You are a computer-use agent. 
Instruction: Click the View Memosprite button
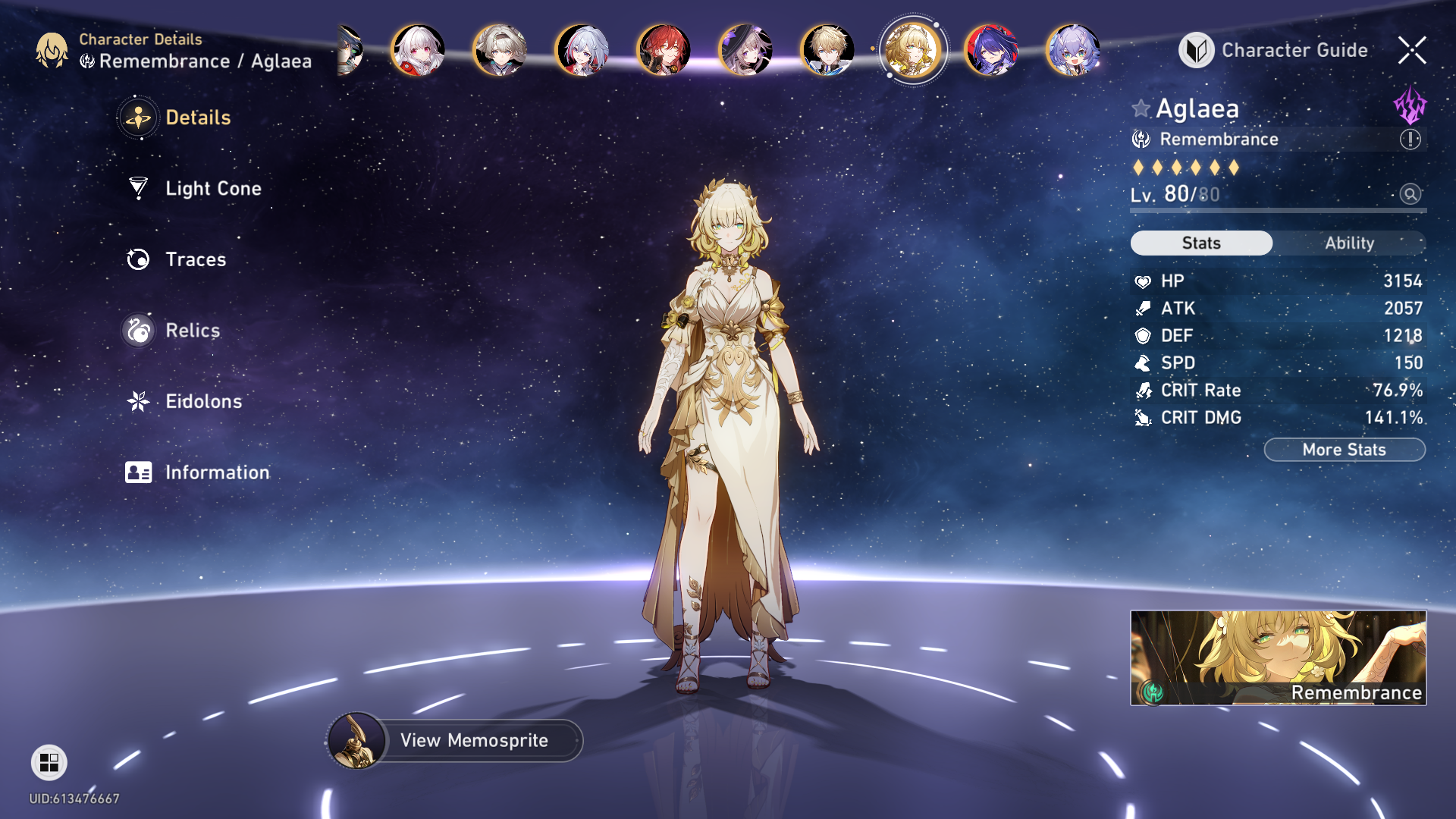473,740
